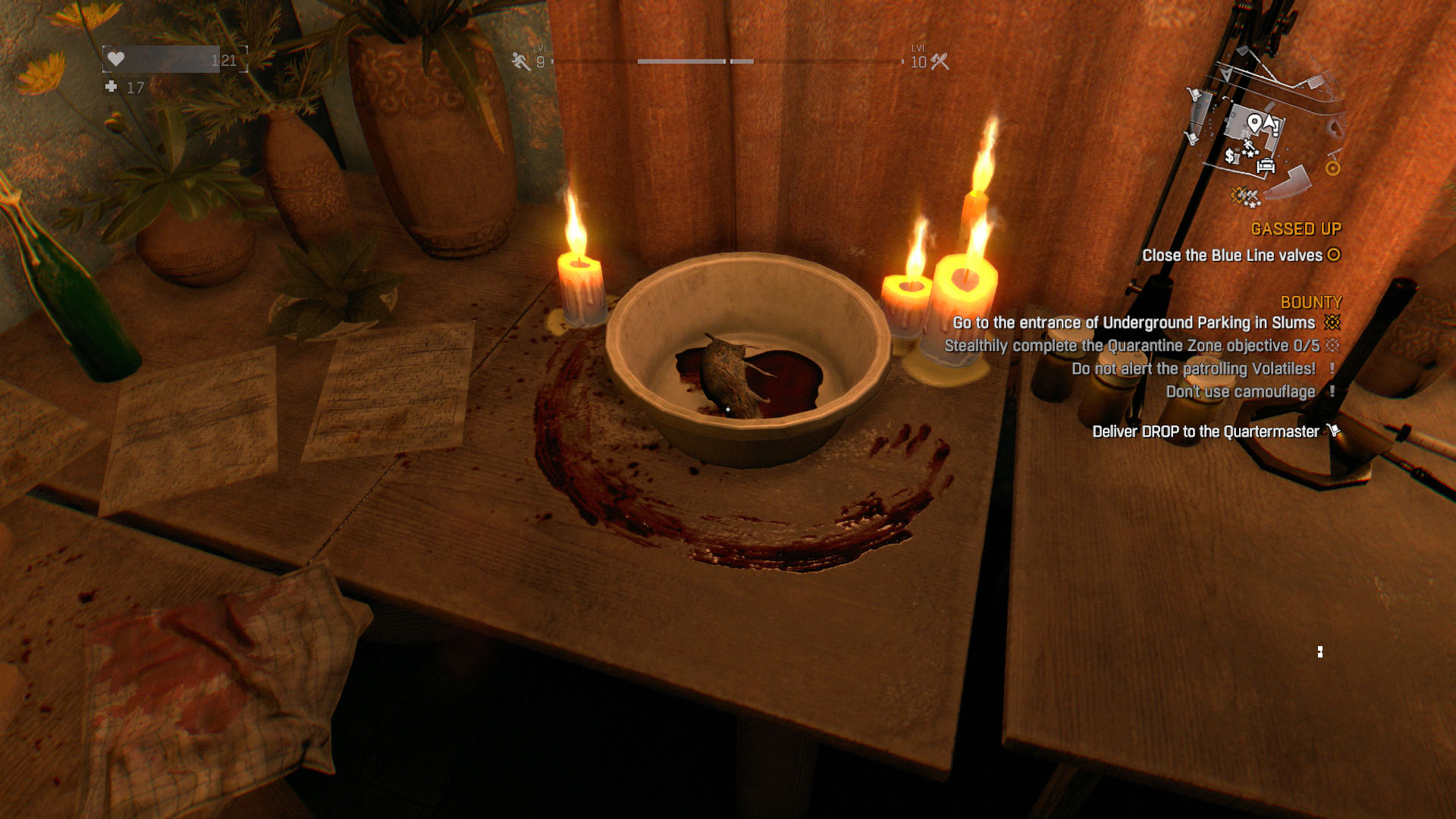Viewport: 1456px width, 819px height.
Task: Select Deliver DROP to the Quartermaster task
Action: pyautogui.click(x=1205, y=431)
